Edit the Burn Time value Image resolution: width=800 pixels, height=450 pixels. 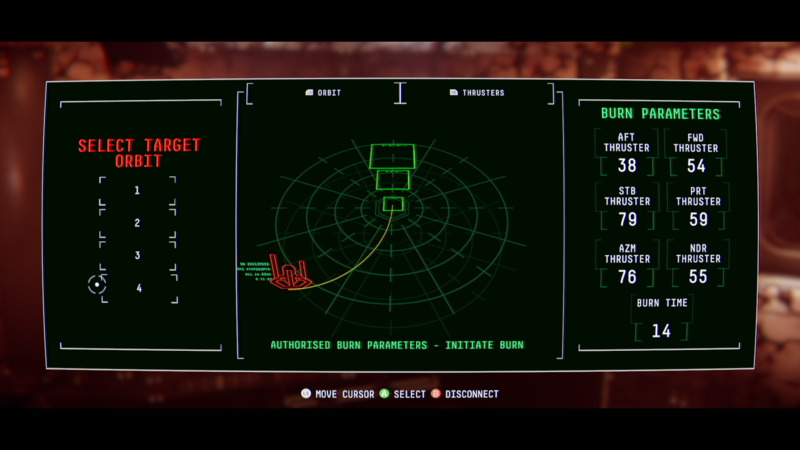pyautogui.click(x=661, y=330)
